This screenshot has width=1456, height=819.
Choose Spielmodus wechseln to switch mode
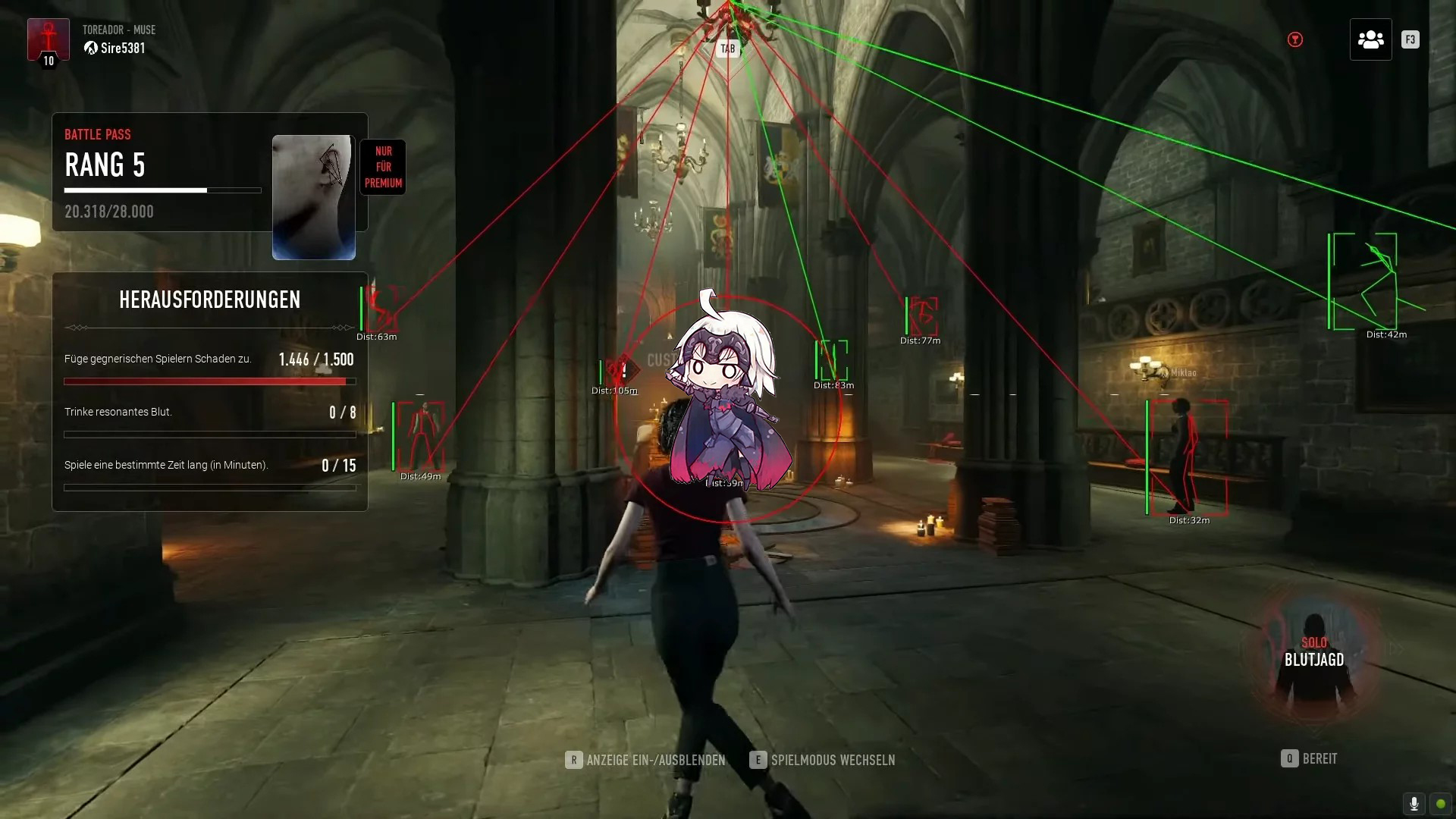[823, 760]
